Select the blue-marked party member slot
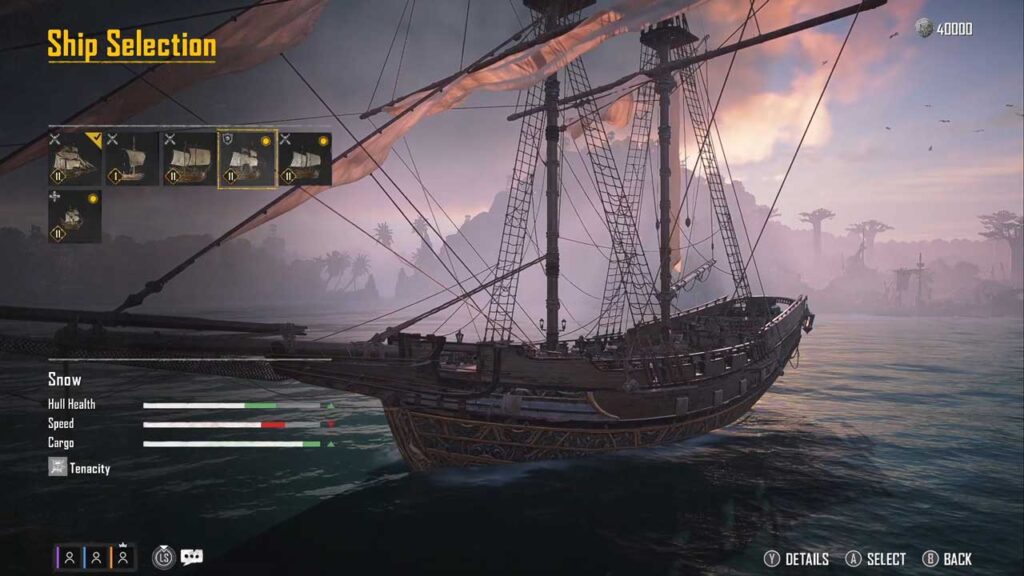This screenshot has width=1024, height=576. click(x=96, y=558)
